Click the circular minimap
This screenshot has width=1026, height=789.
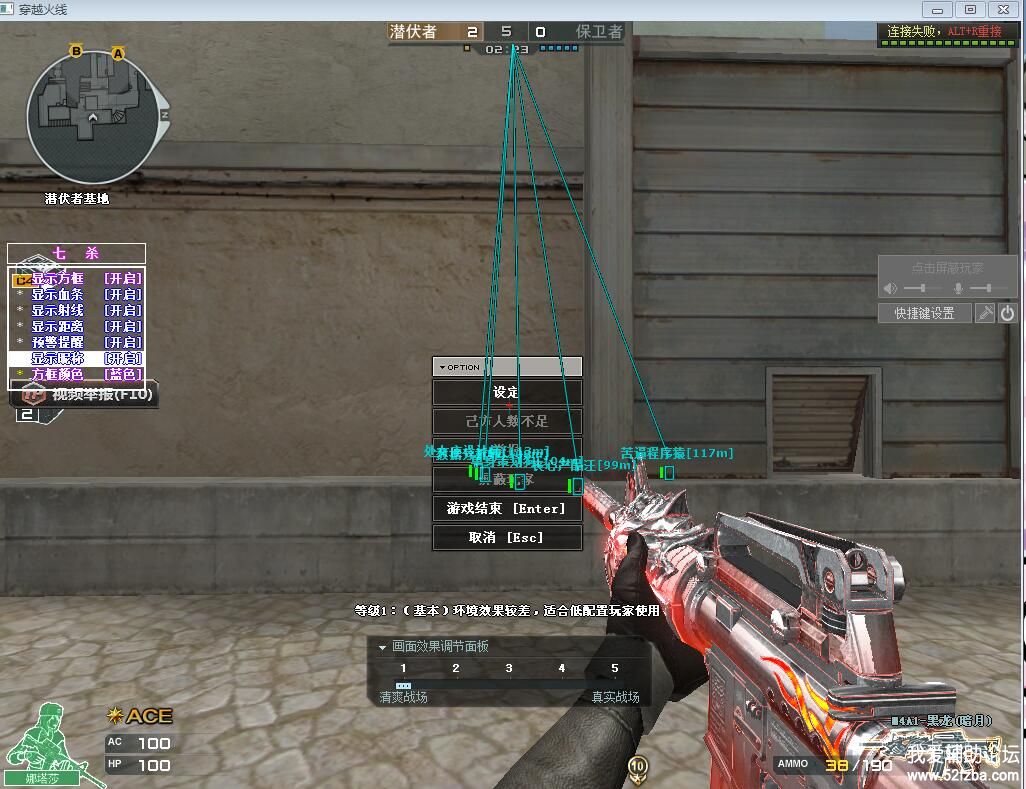click(93, 117)
